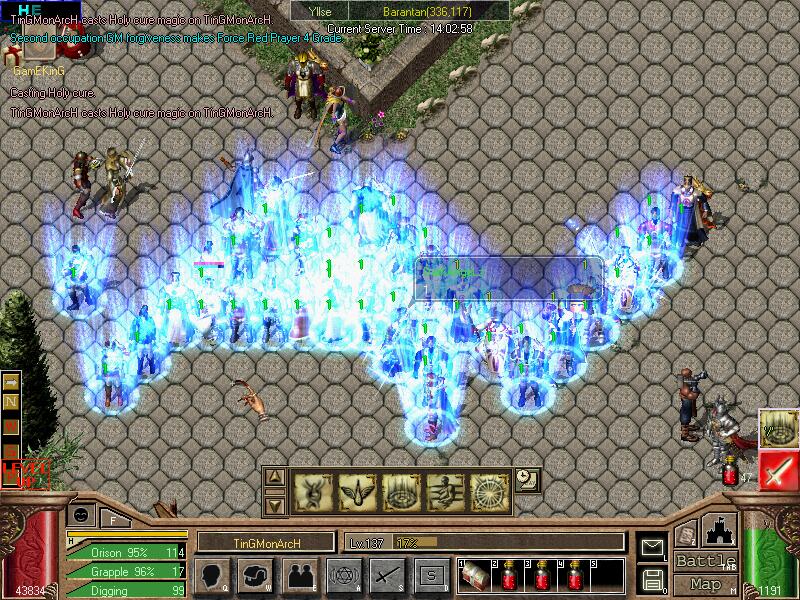
Task: Click the floppy disk save icon
Action: (652, 578)
